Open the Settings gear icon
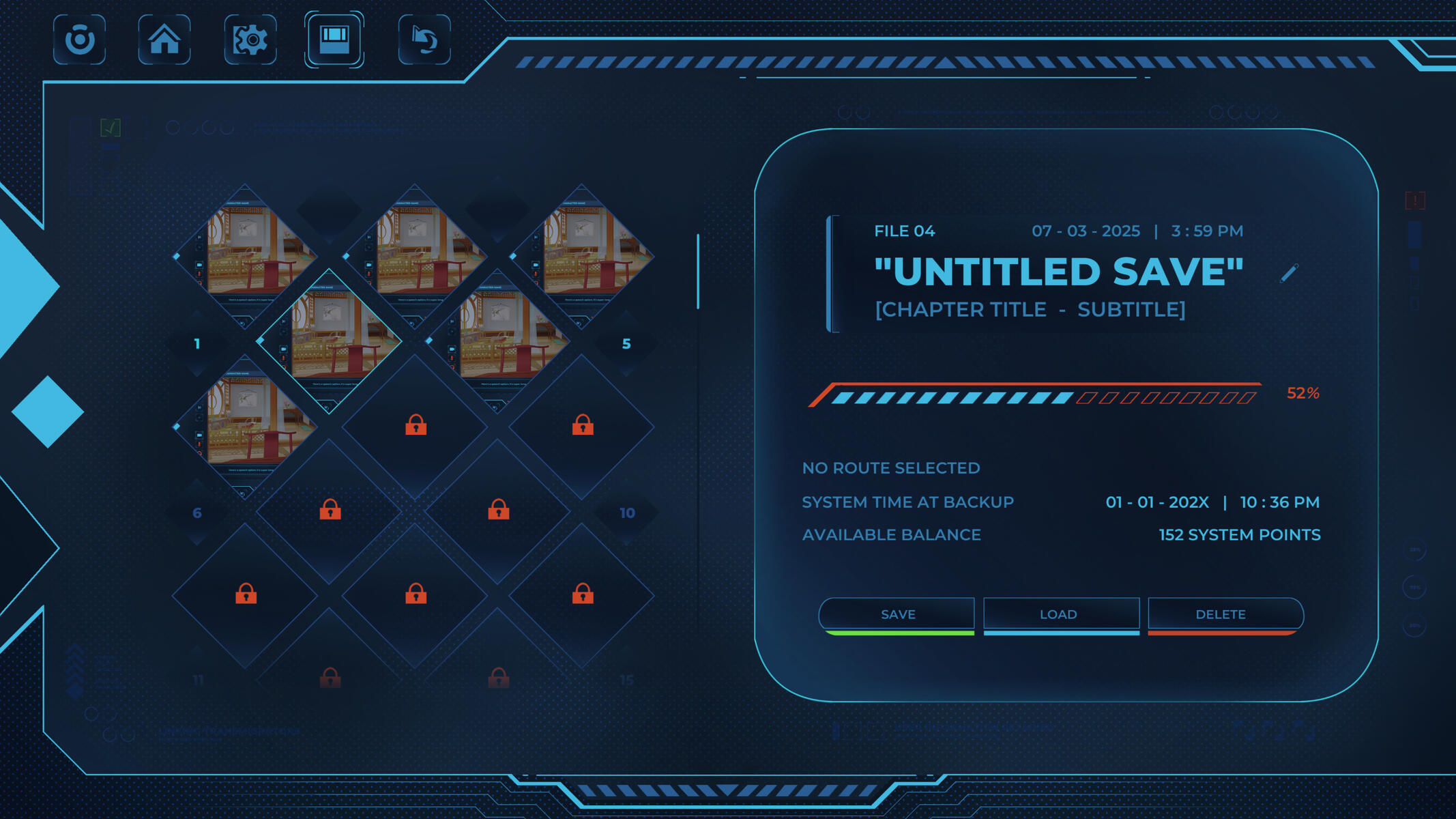 coord(250,41)
